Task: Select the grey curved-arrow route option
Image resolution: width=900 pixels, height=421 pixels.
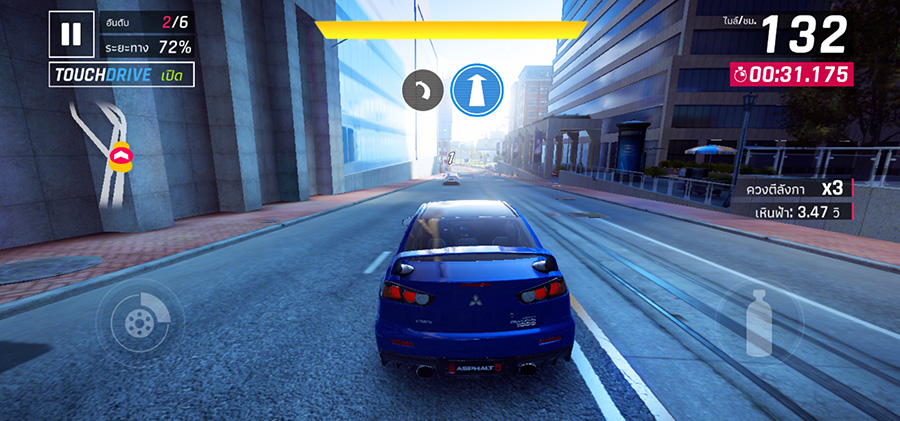Action: 422,91
